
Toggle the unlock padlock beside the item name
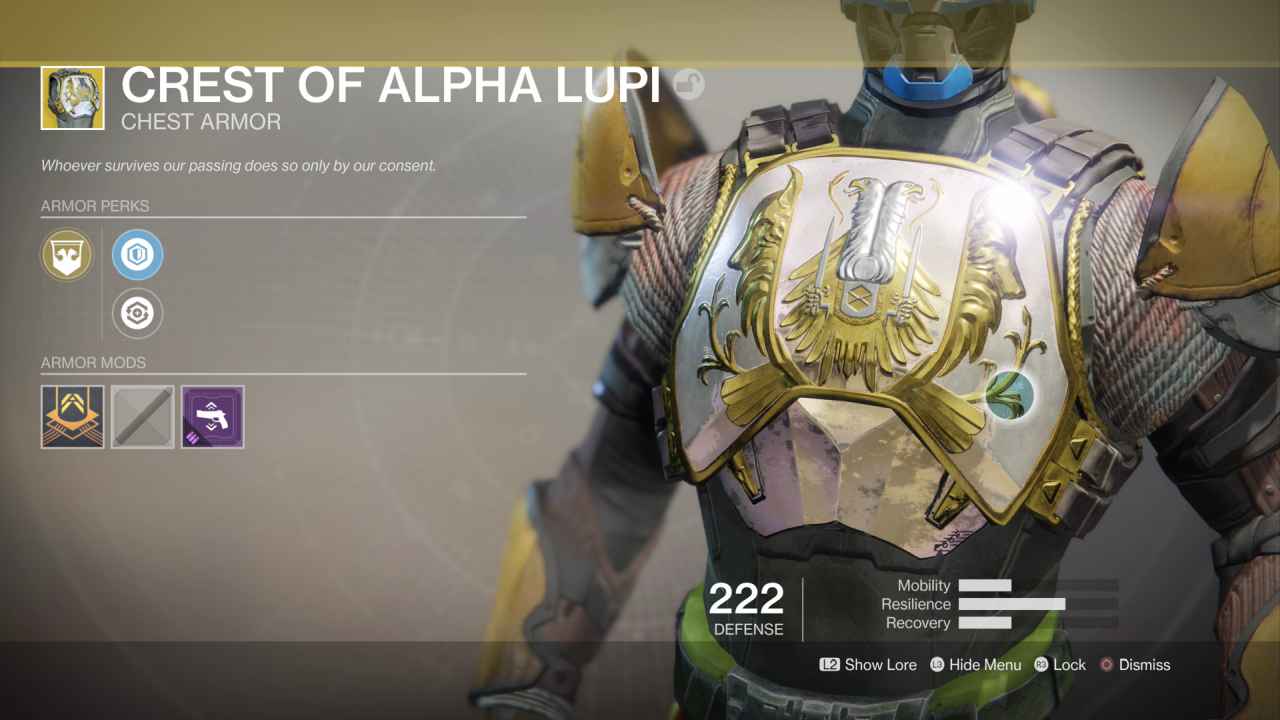[690, 85]
